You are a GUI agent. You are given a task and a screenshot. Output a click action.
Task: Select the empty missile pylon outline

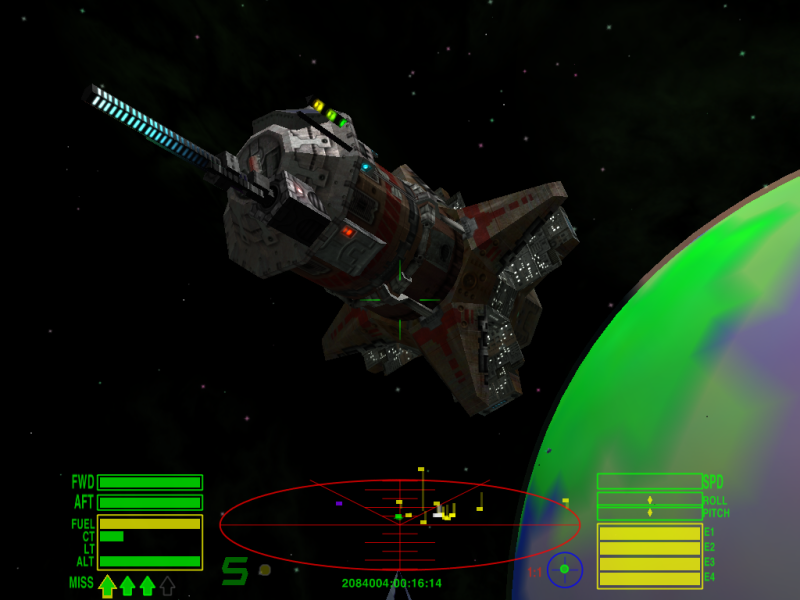(x=167, y=585)
